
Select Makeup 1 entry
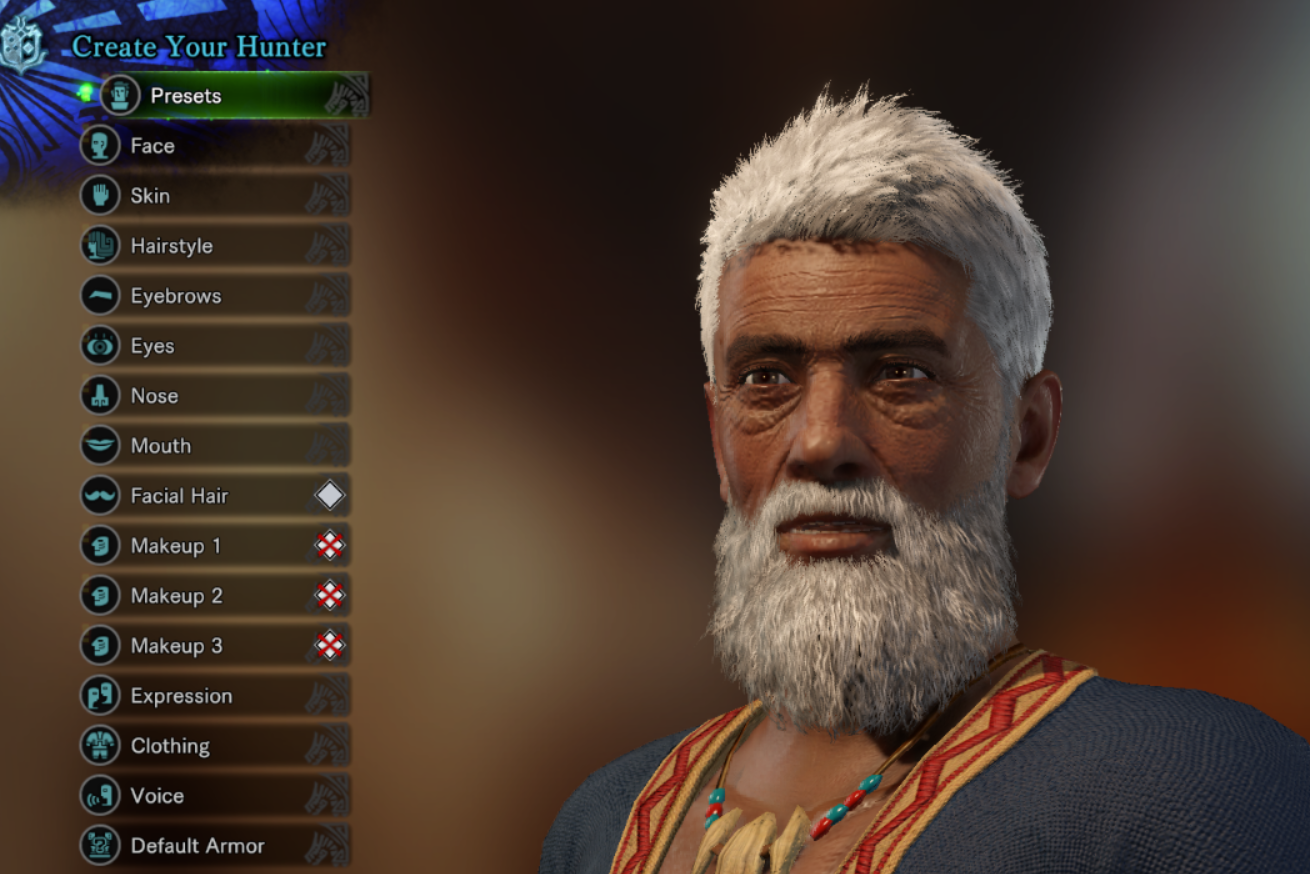pyautogui.click(x=176, y=546)
